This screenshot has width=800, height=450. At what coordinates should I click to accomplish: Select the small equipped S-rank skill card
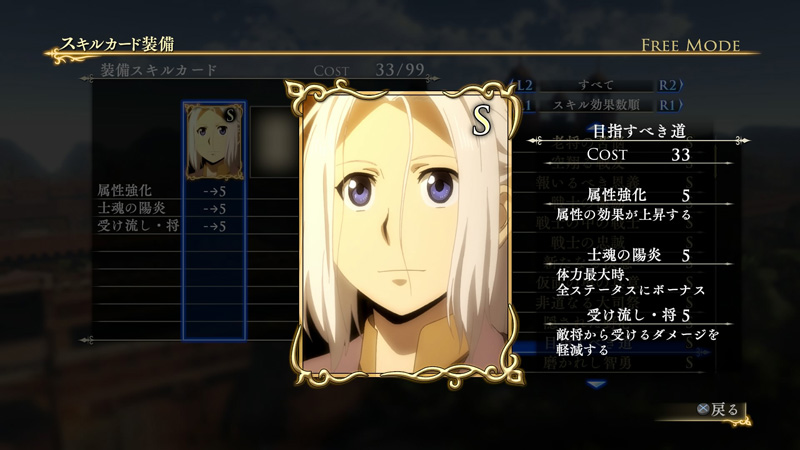[214, 141]
